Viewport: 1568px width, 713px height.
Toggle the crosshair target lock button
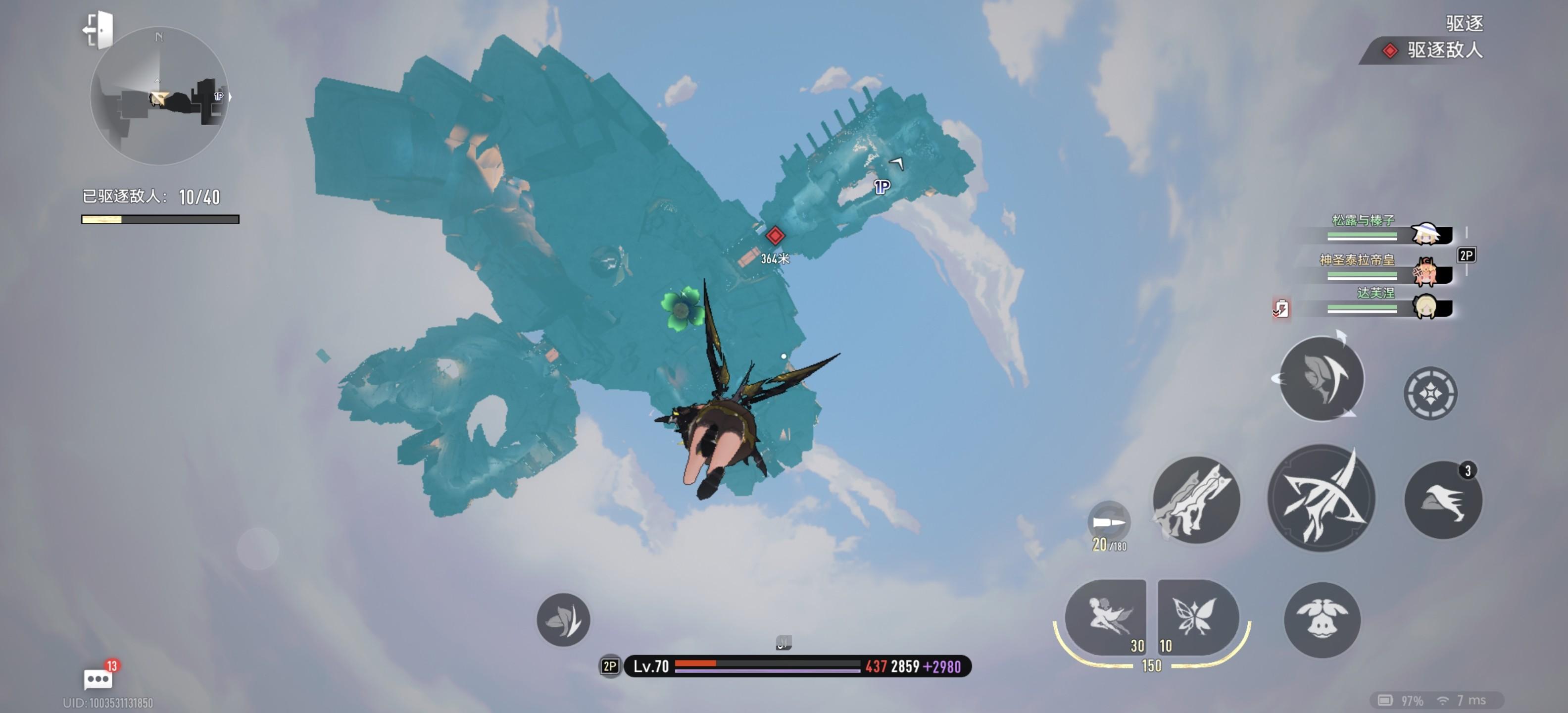pyautogui.click(x=1430, y=393)
